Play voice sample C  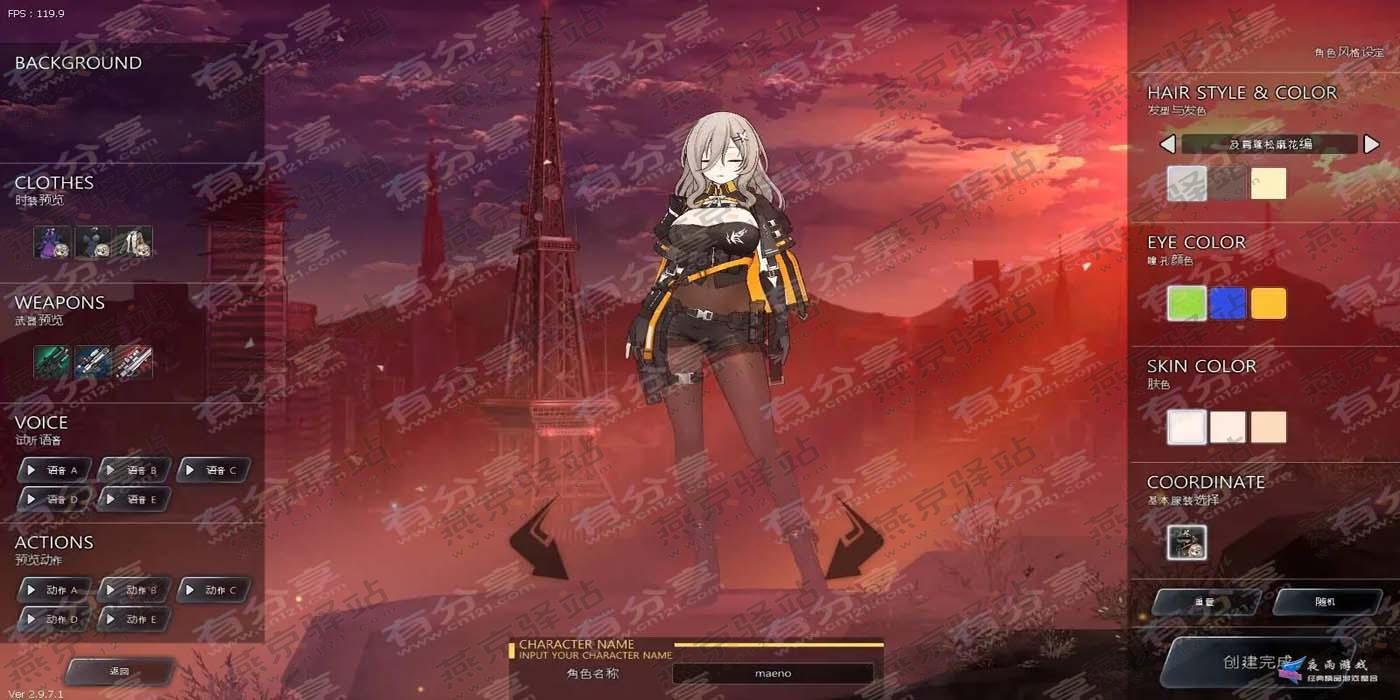point(214,469)
